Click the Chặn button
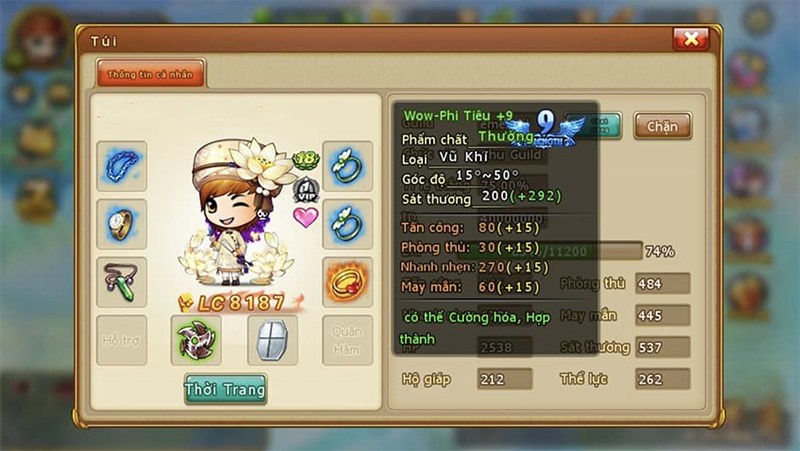800x451 pixels. pyautogui.click(x=662, y=127)
